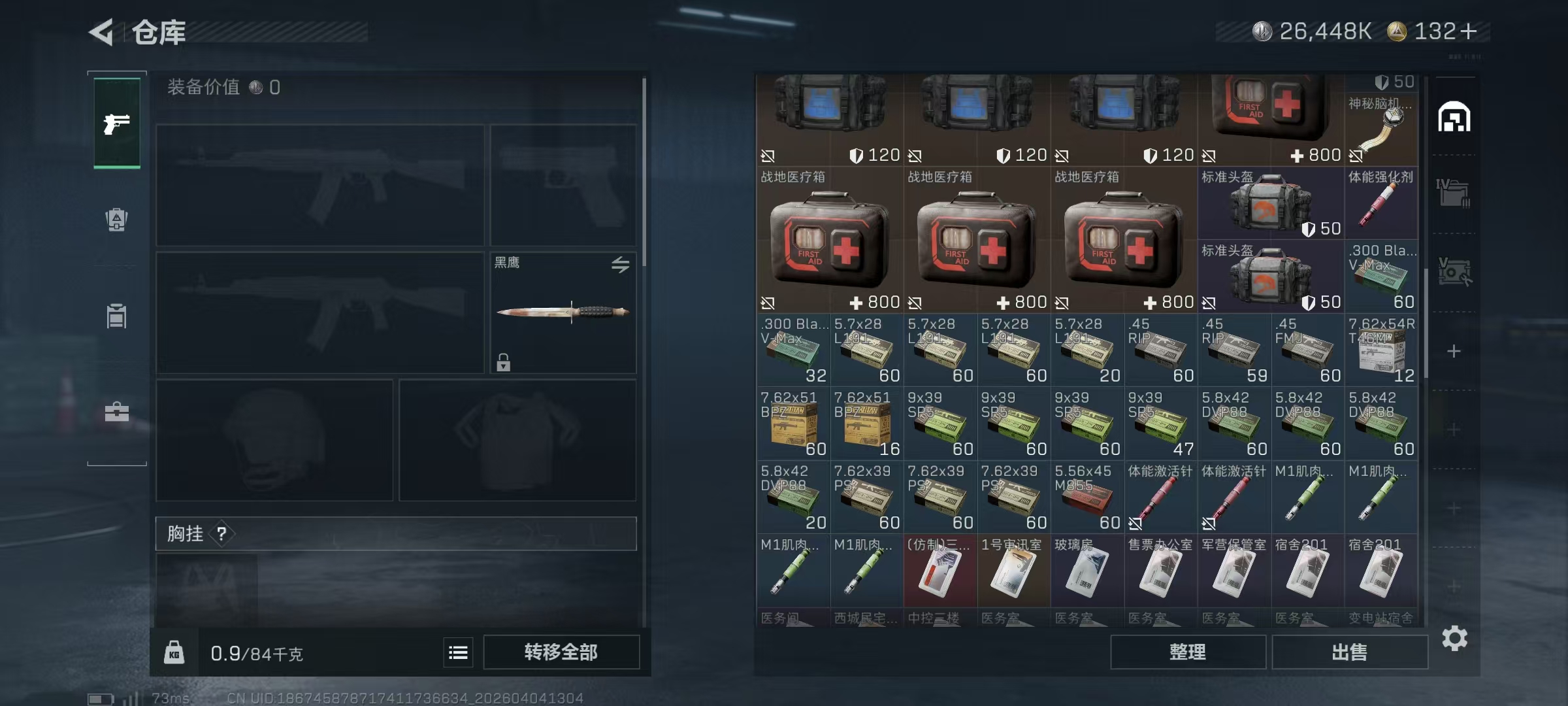Screen dimensions: 1568x706
Task: Toggle the list view icon
Action: coord(458,652)
